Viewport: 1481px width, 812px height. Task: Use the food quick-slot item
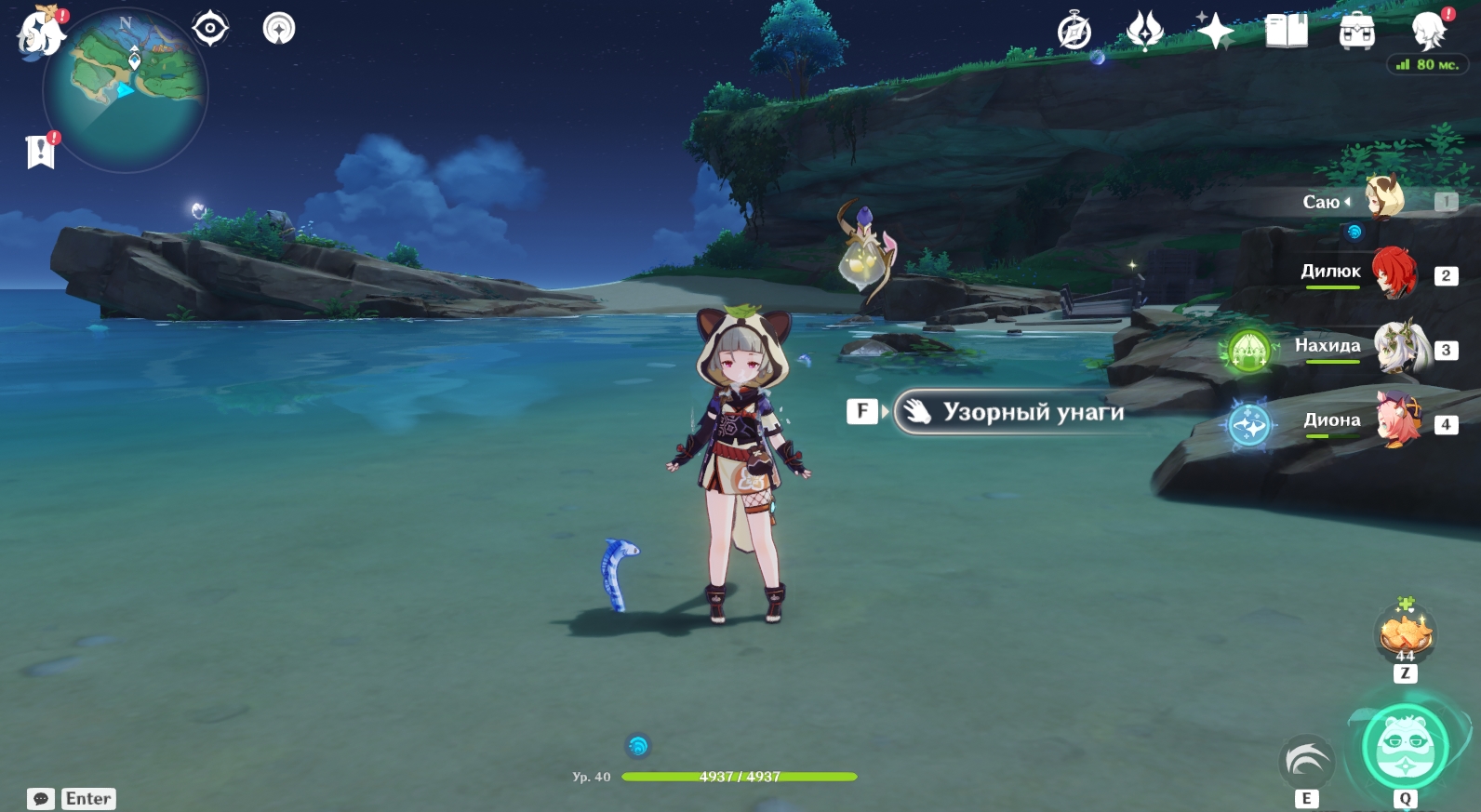tap(1405, 634)
